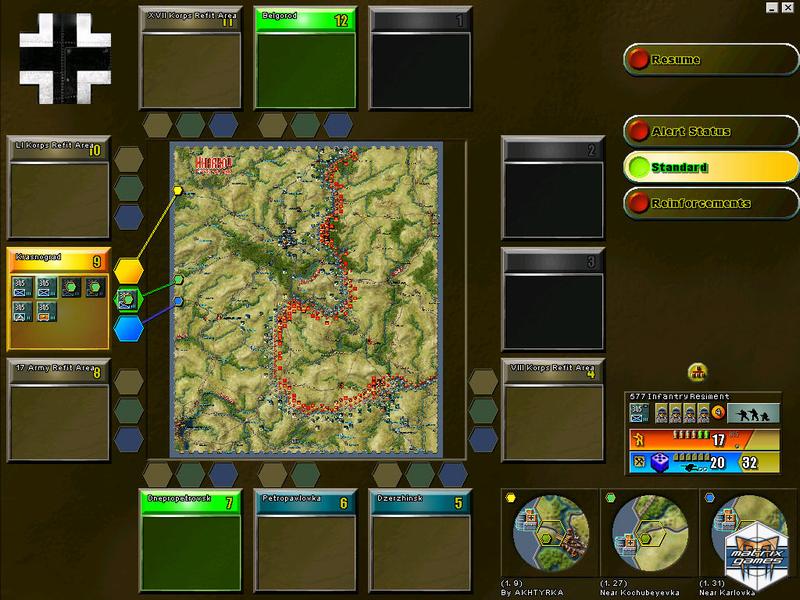This screenshot has width=800, height=600.
Task: Click the blue hexagon beside Krasnograd
Action: tap(128, 328)
